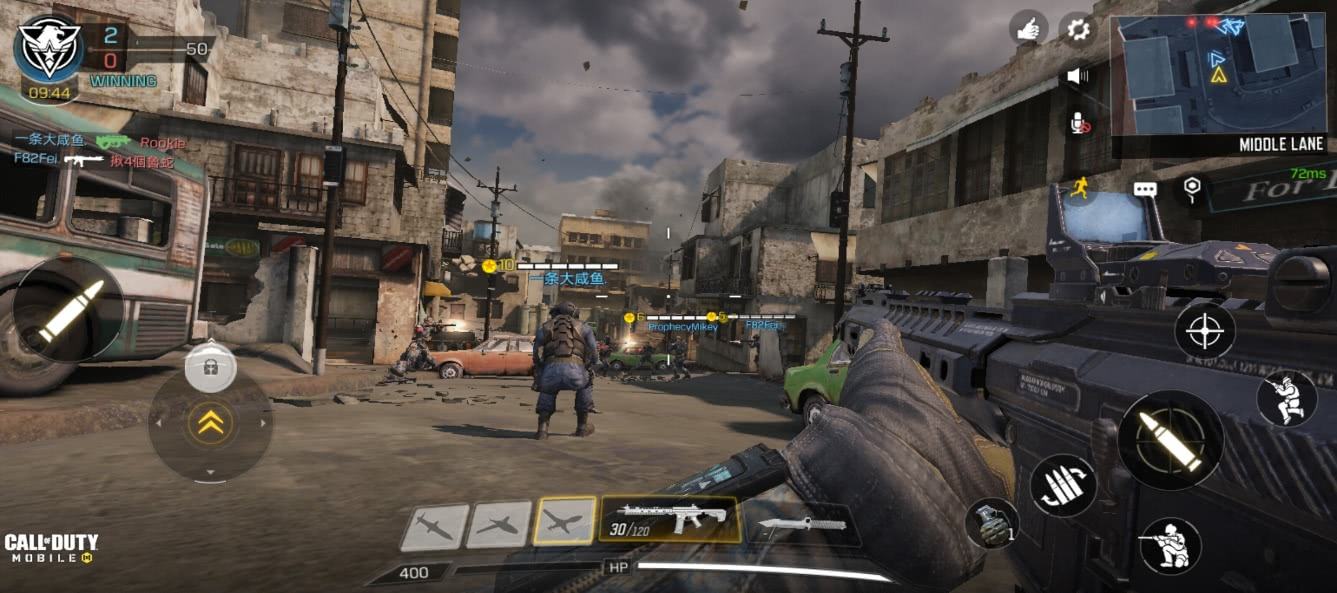Open the quick chat speech bubble
The image size is (1337, 593).
tap(1145, 188)
